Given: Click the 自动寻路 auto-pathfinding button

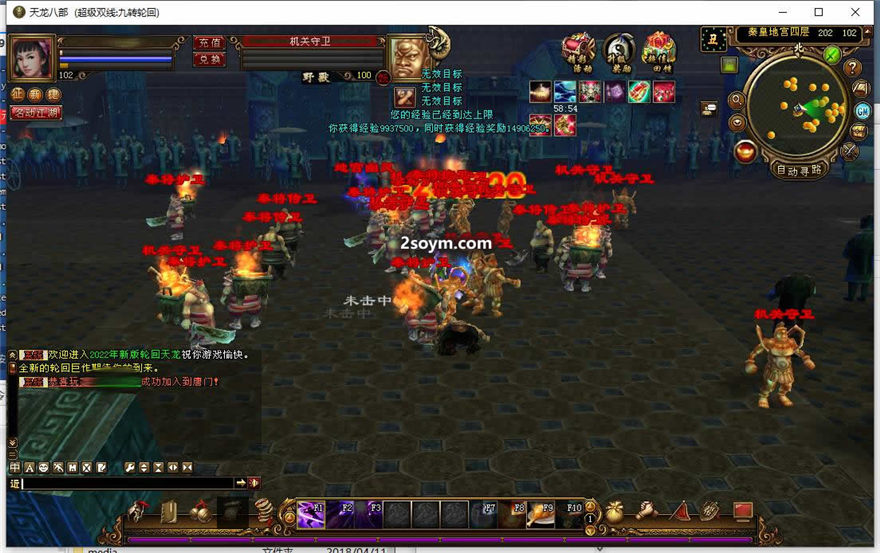Looking at the screenshot, I should coord(799,169).
